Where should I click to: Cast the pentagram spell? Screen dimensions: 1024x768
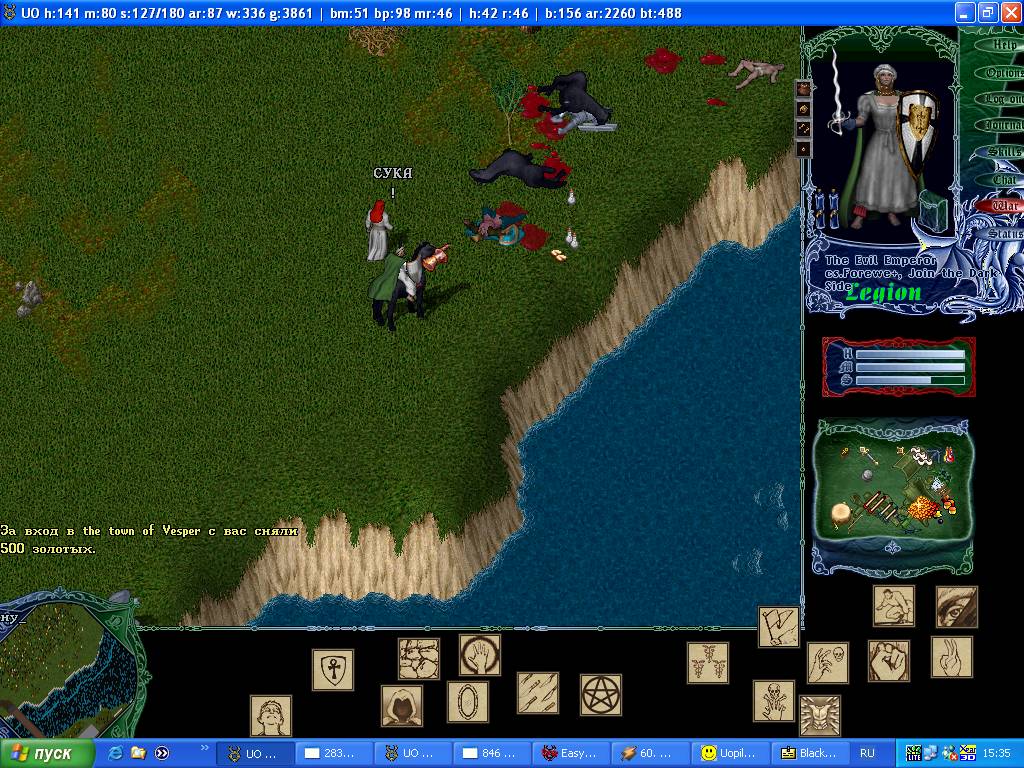[601, 694]
